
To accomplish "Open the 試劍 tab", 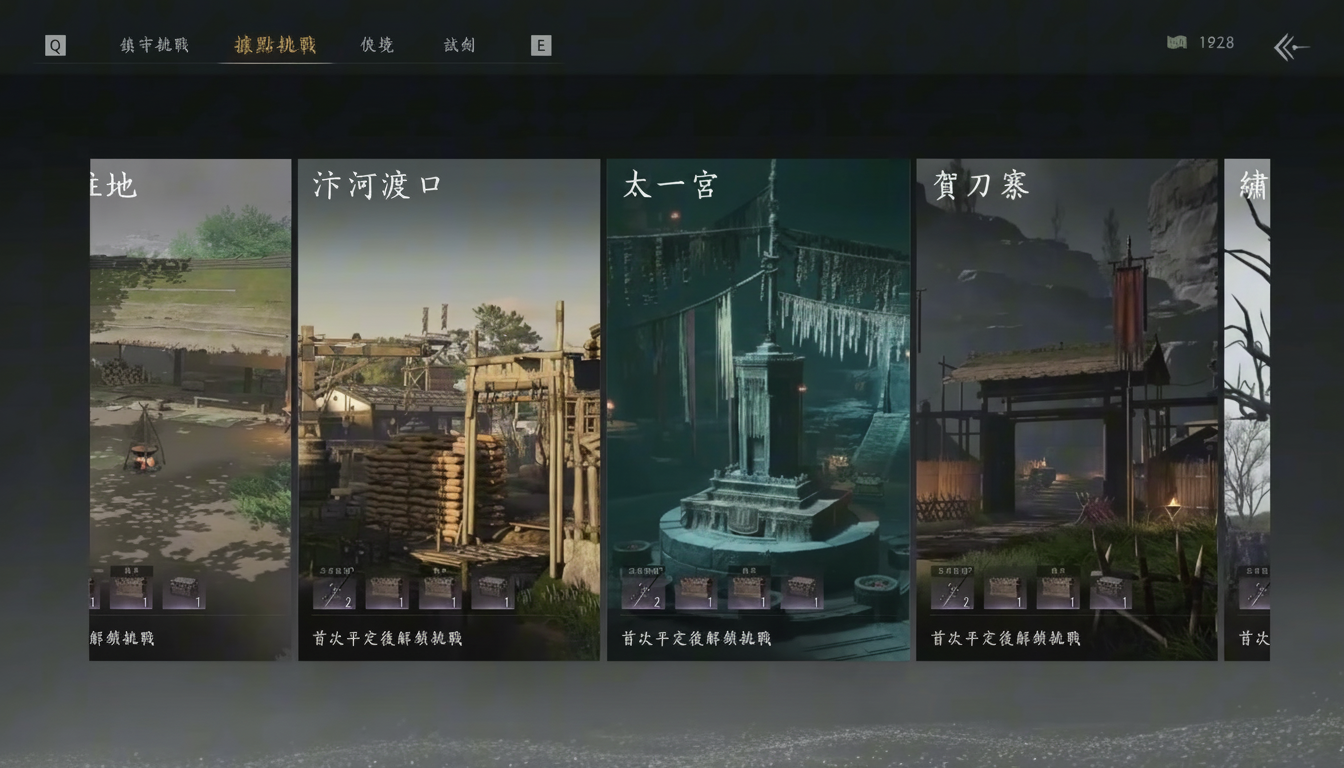I will (458, 45).
